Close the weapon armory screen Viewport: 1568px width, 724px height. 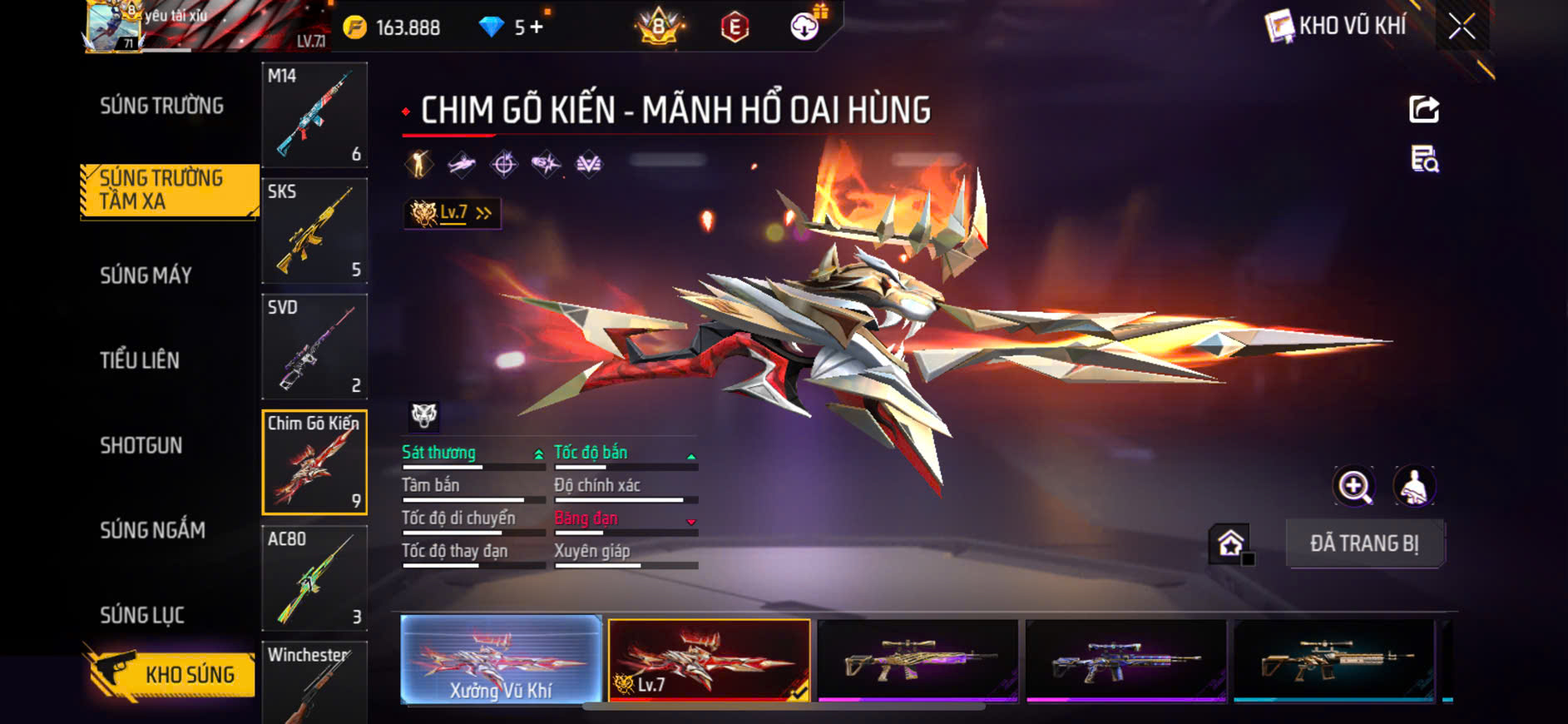(x=1462, y=27)
